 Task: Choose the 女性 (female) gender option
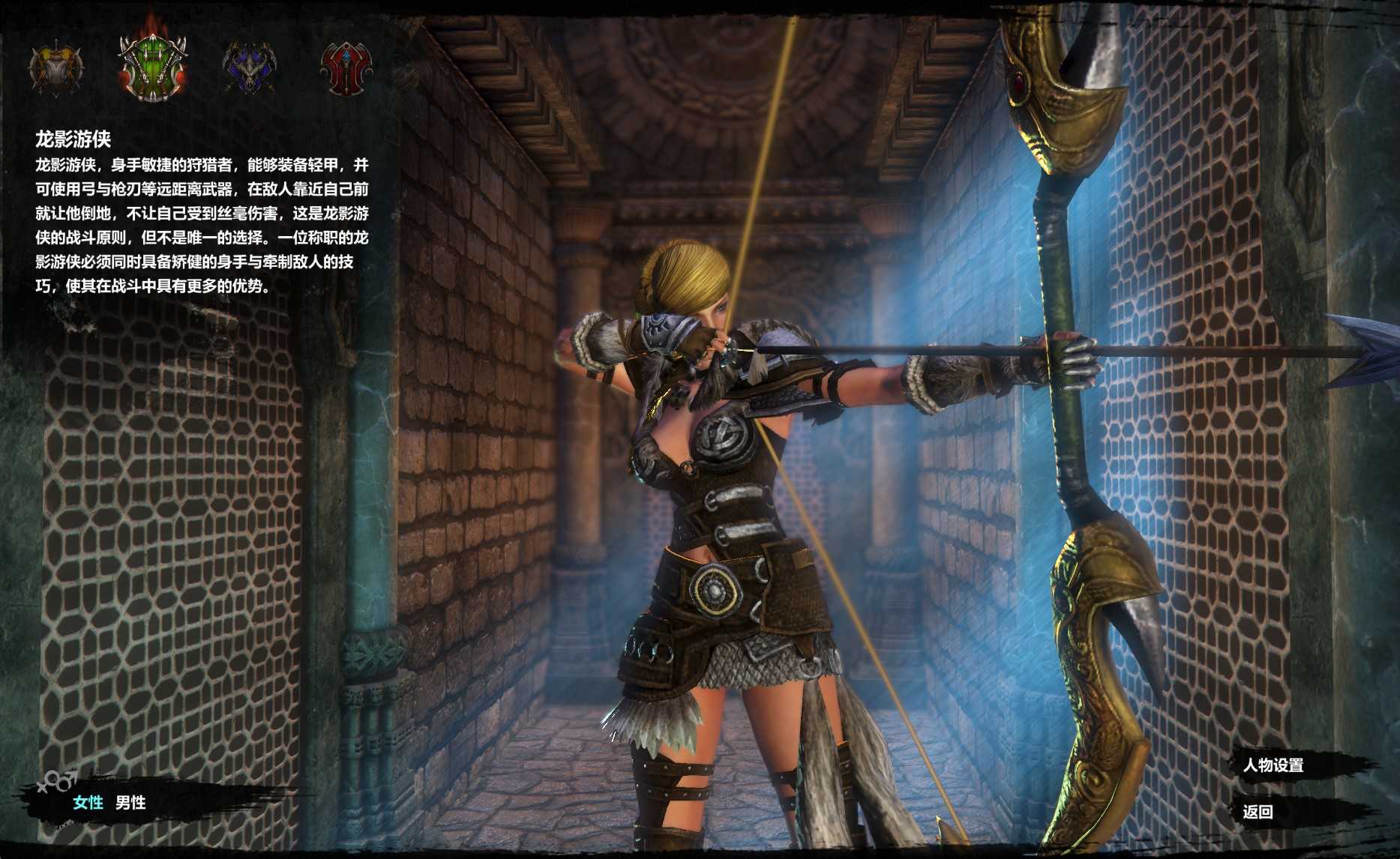(x=88, y=803)
